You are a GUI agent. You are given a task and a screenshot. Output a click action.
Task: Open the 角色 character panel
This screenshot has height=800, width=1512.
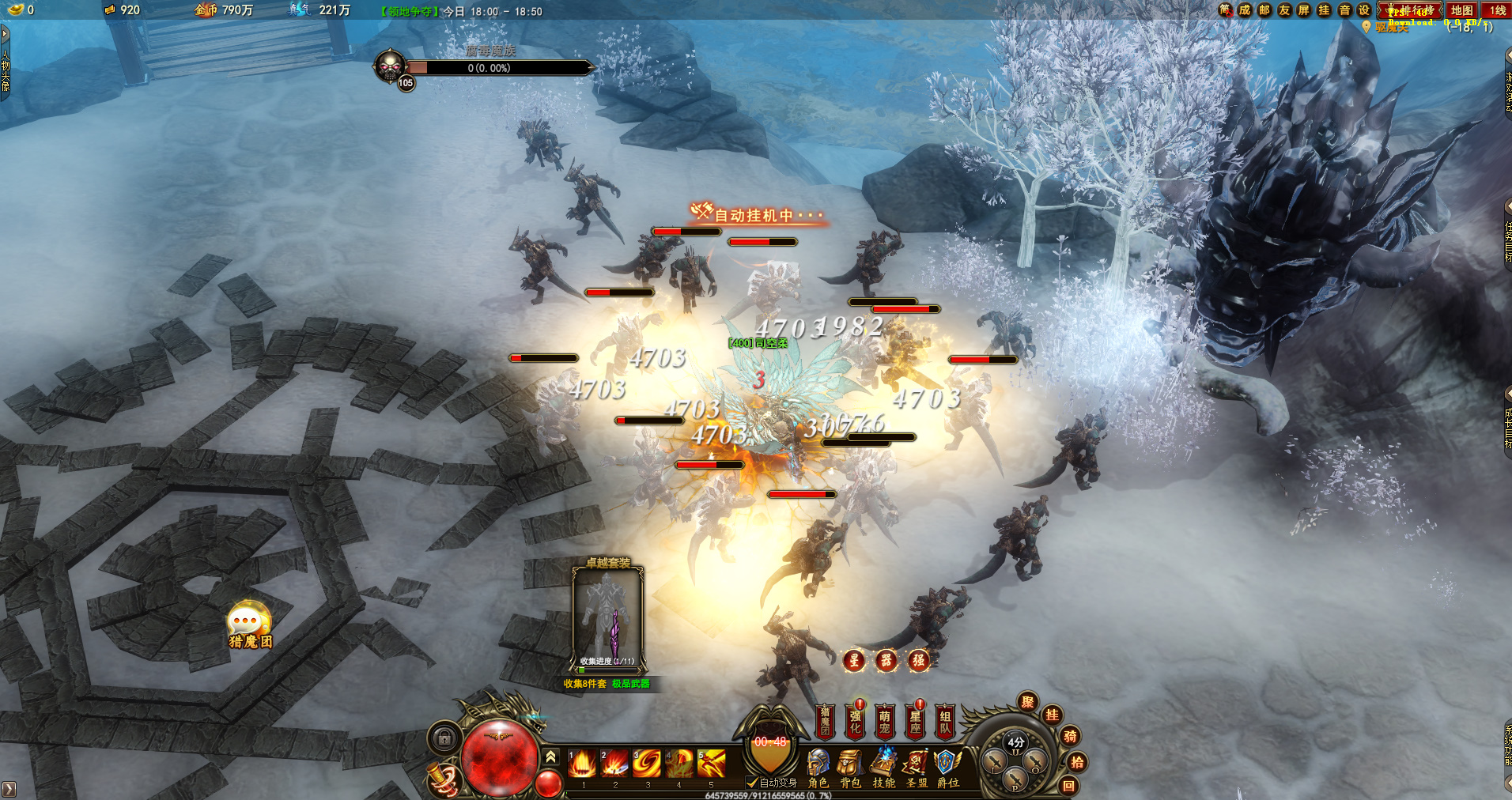(x=818, y=768)
